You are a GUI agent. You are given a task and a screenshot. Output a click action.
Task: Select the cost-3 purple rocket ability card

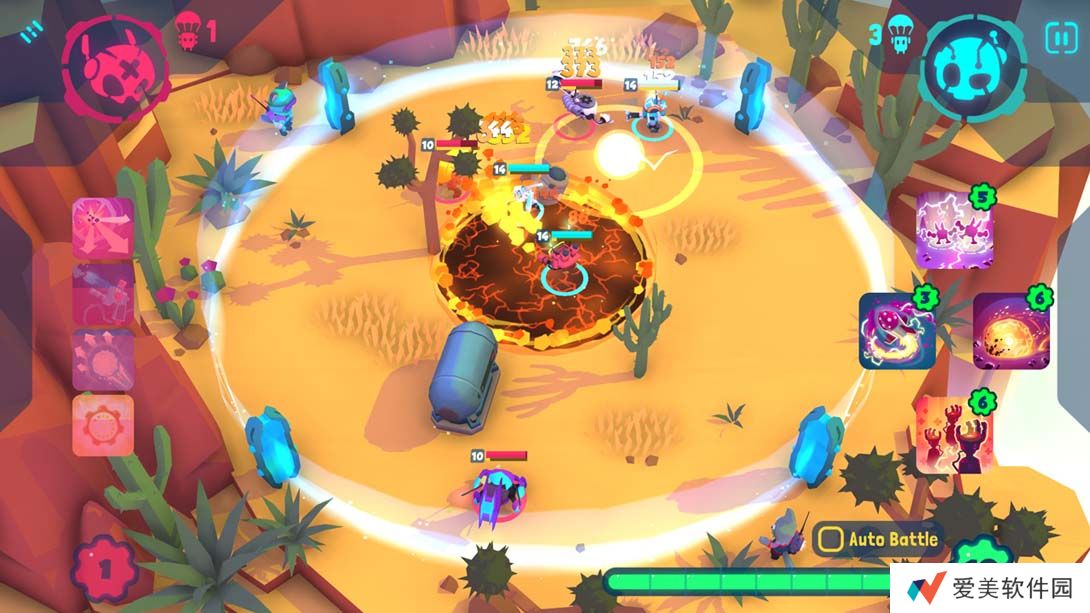coord(897,331)
